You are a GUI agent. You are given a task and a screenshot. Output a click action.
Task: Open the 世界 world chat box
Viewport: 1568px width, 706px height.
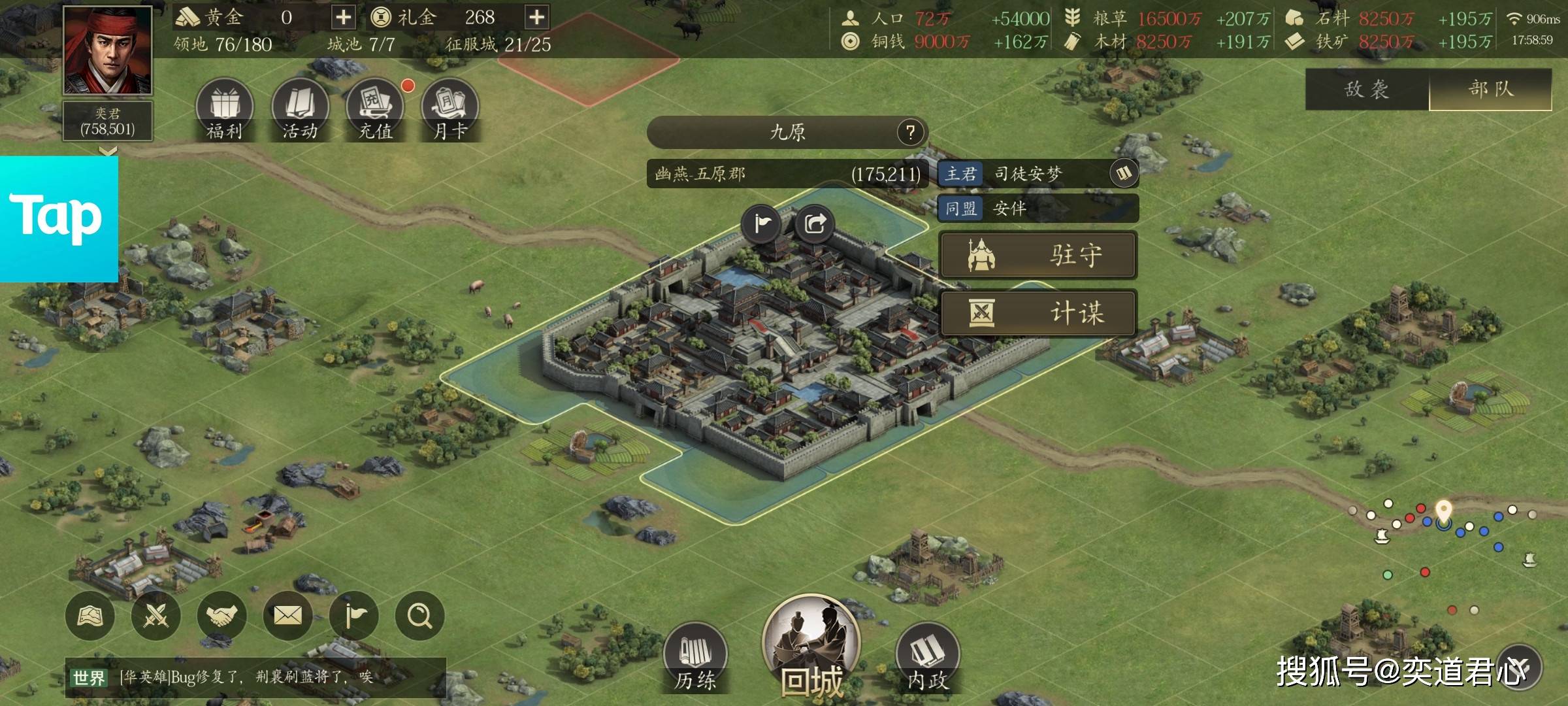pyautogui.click(x=255, y=677)
